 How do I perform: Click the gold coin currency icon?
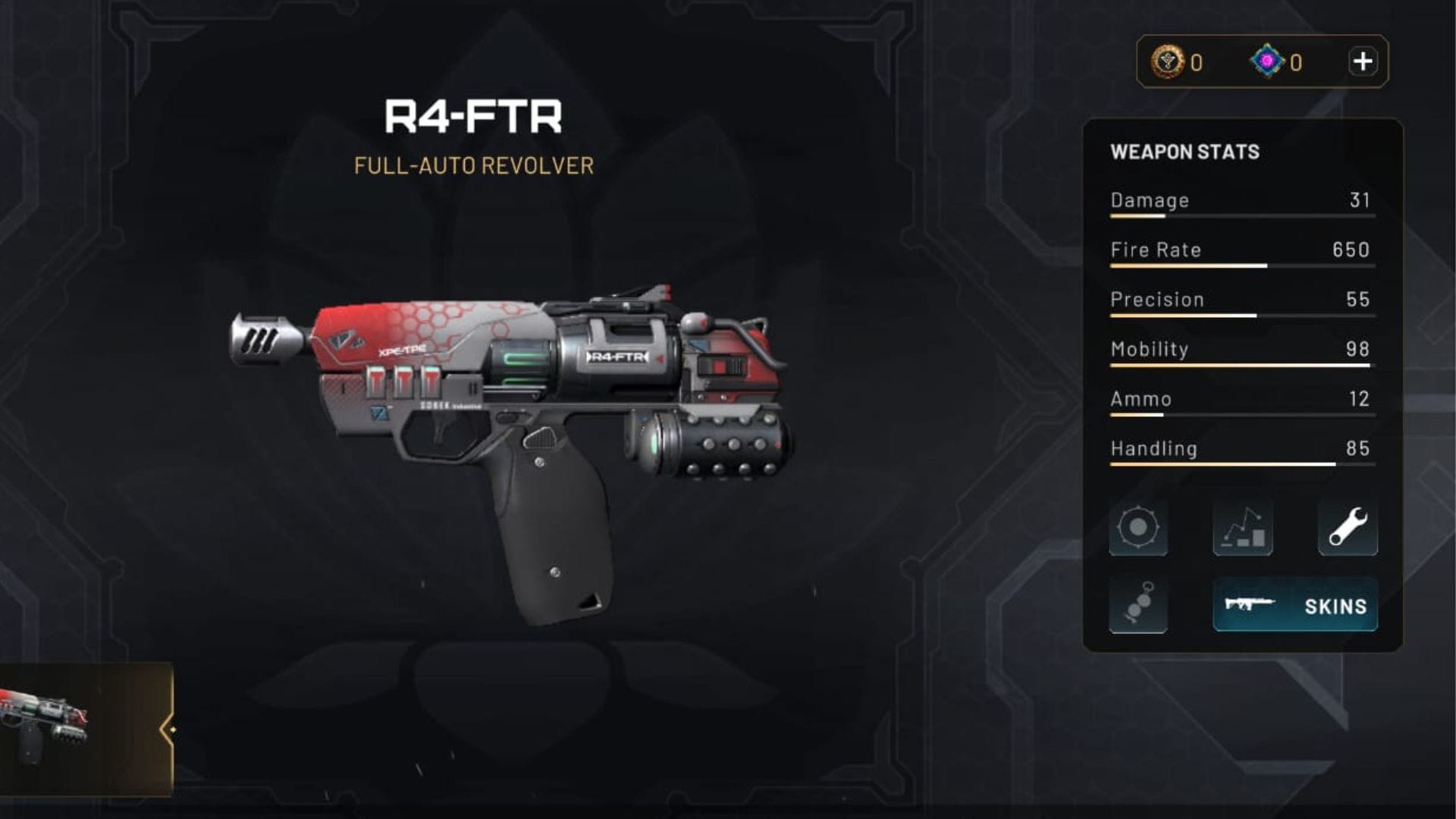[1166, 61]
